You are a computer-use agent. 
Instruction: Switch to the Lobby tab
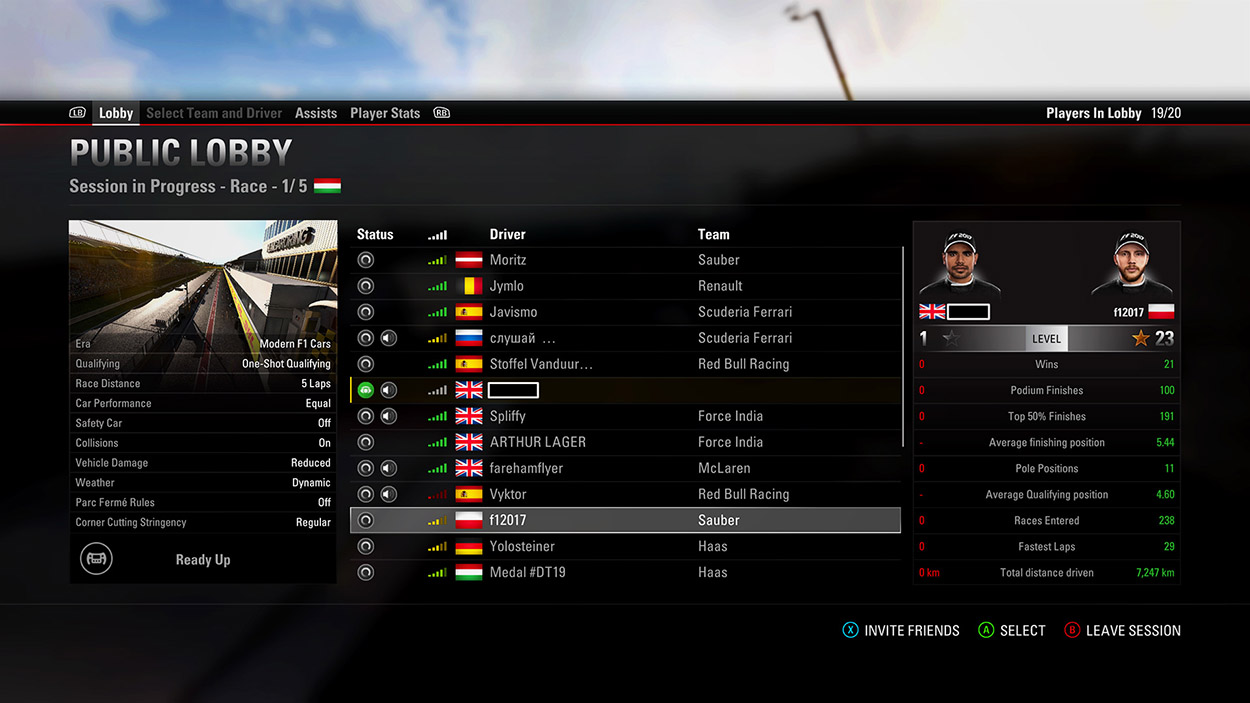[116, 113]
